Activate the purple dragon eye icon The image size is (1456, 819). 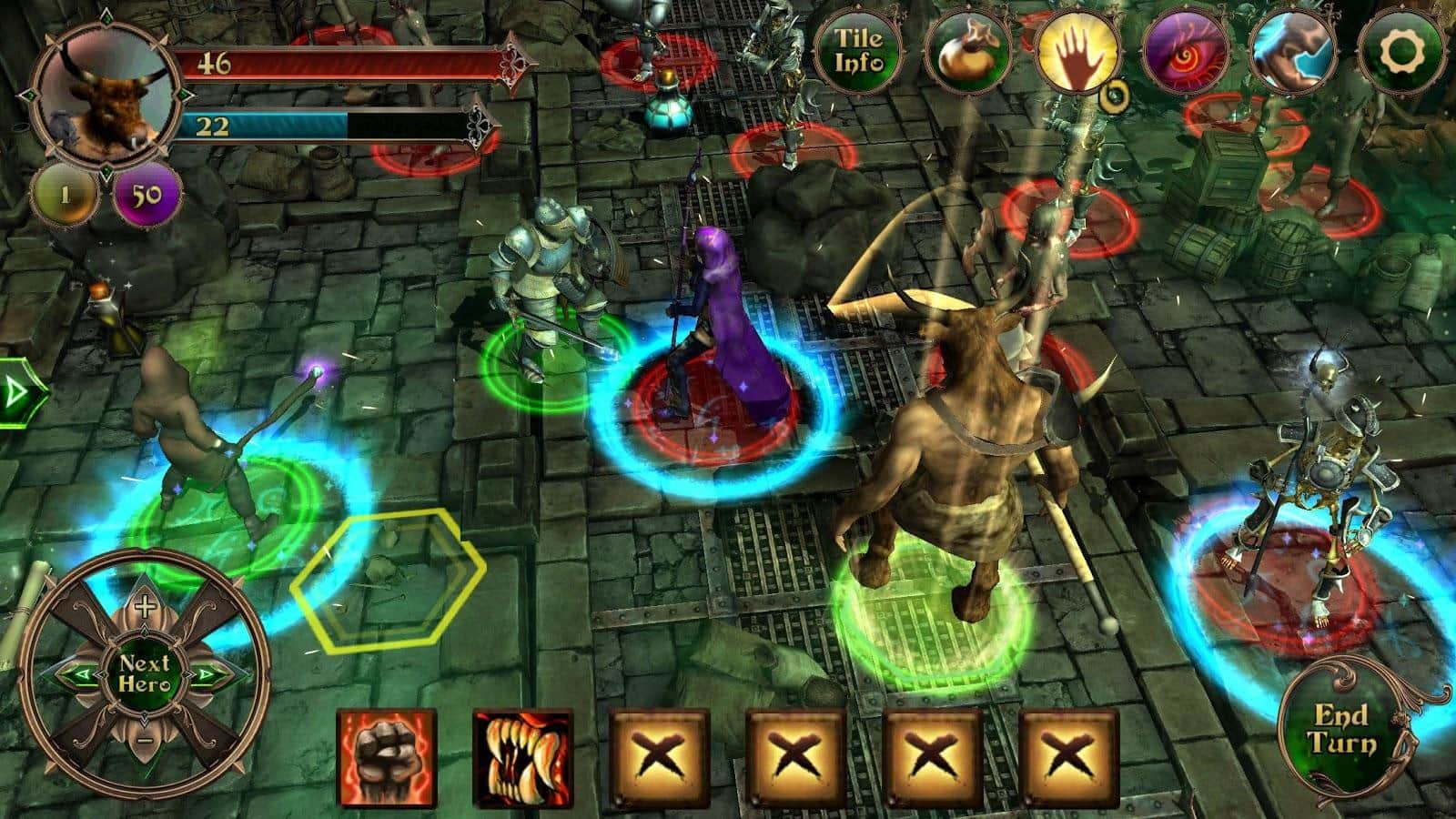click(1187, 51)
